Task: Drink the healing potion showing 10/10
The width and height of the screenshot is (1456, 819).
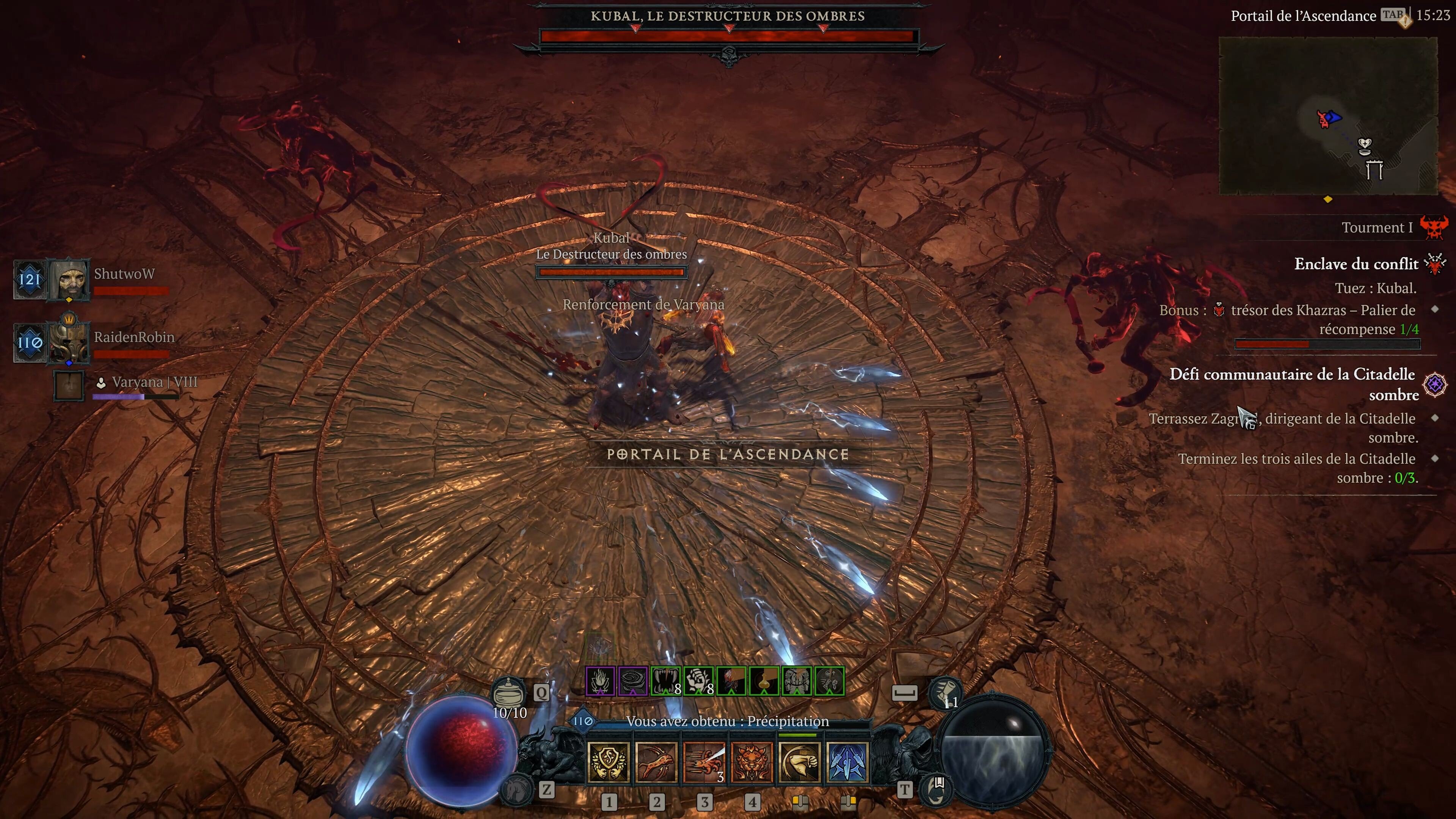Action: coord(509,692)
